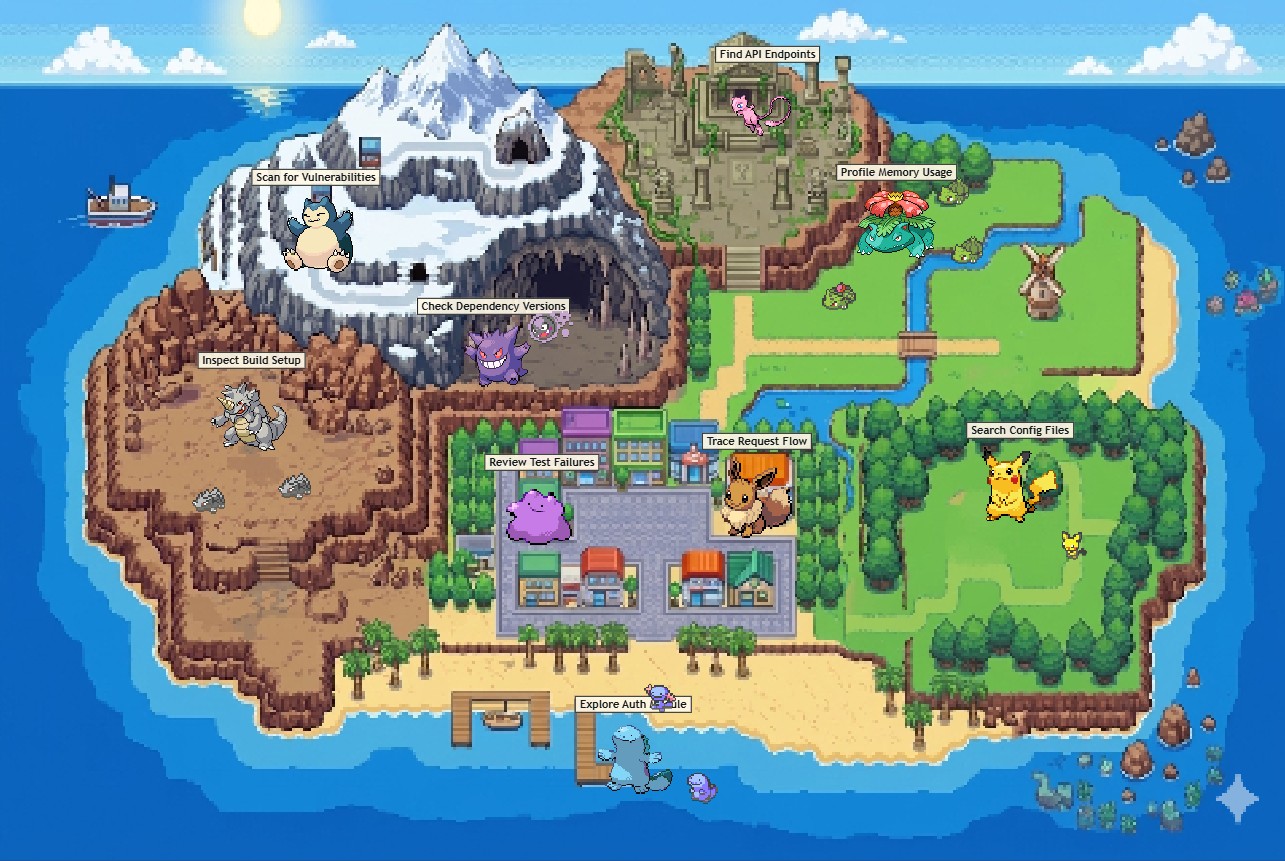Open the Scan for Vulnerabilities task
The height and width of the screenshot is (861, 1285).
317,177
